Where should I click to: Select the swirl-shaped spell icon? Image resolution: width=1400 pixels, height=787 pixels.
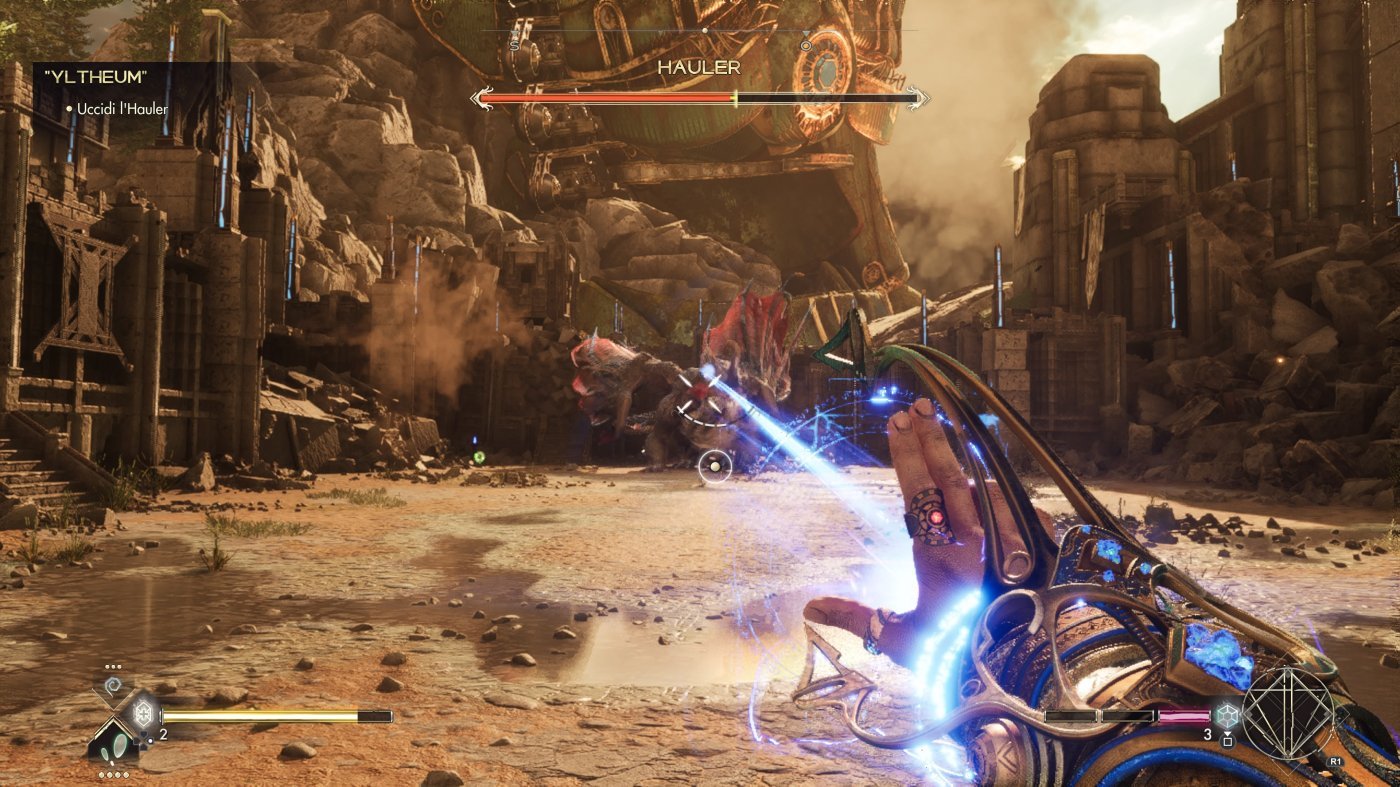tap(113, 687)
